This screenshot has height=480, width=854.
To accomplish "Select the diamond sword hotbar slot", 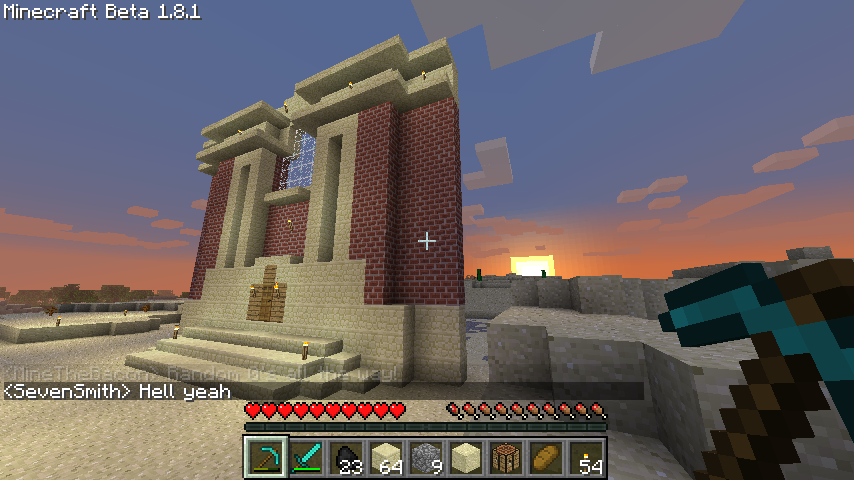I will (306, 457).
